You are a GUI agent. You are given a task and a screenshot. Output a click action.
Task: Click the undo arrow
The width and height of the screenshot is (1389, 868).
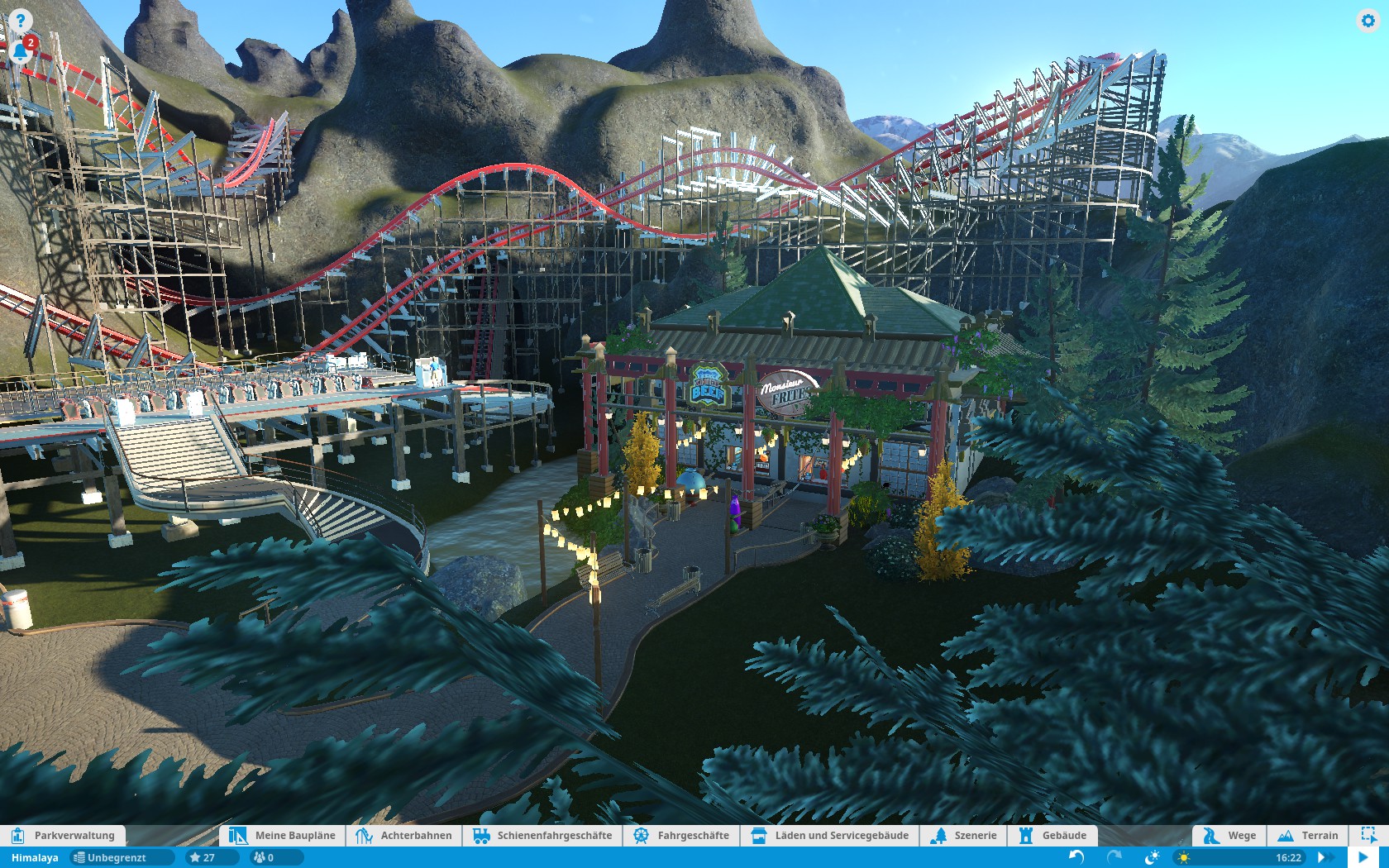(x=1076, y=857)
